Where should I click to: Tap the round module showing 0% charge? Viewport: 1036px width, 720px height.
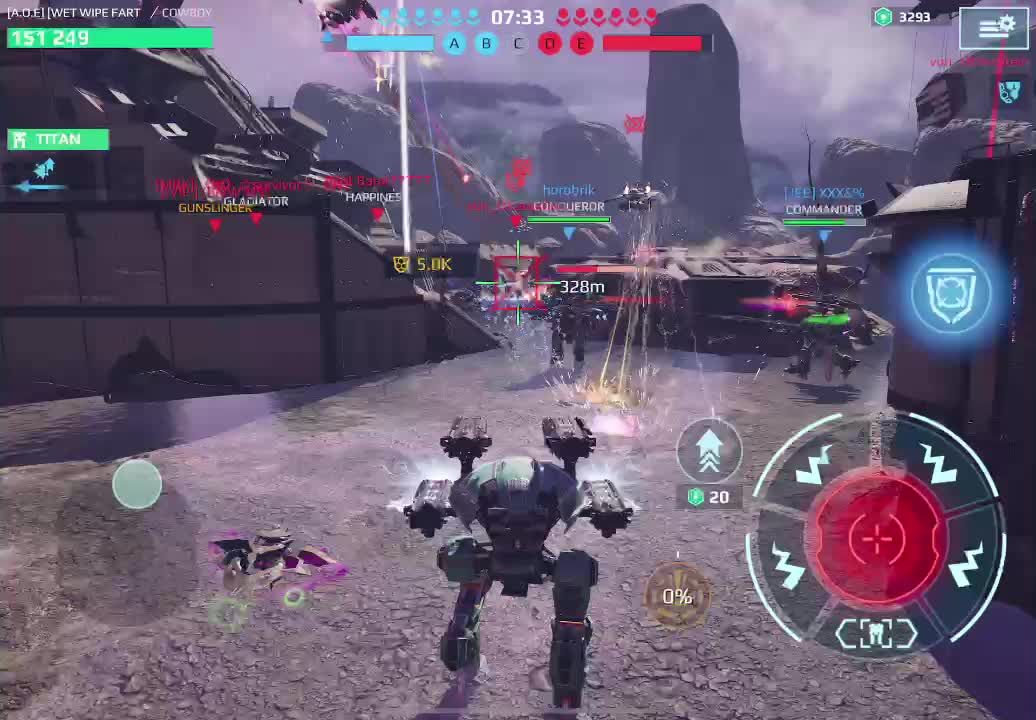click(677, 596)
